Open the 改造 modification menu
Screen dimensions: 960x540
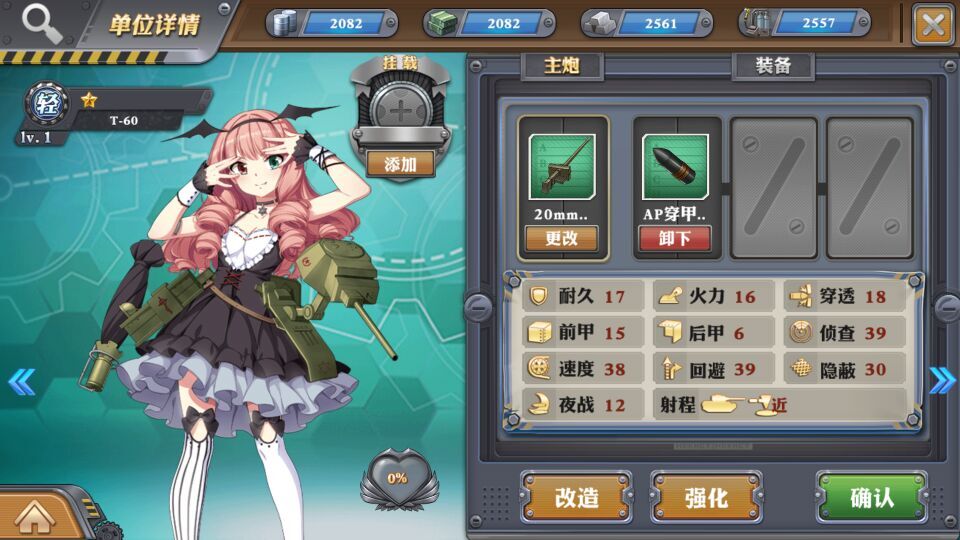pos(576,497)
